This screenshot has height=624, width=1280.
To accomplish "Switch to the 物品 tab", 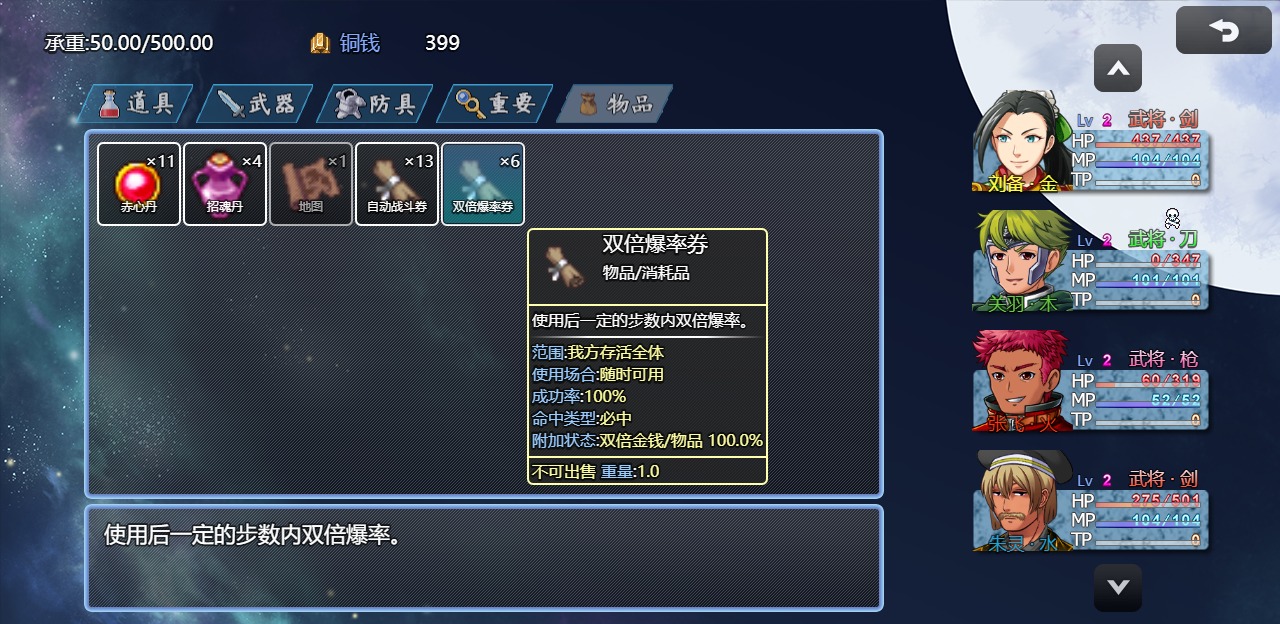I will click(x=614, y=104).
